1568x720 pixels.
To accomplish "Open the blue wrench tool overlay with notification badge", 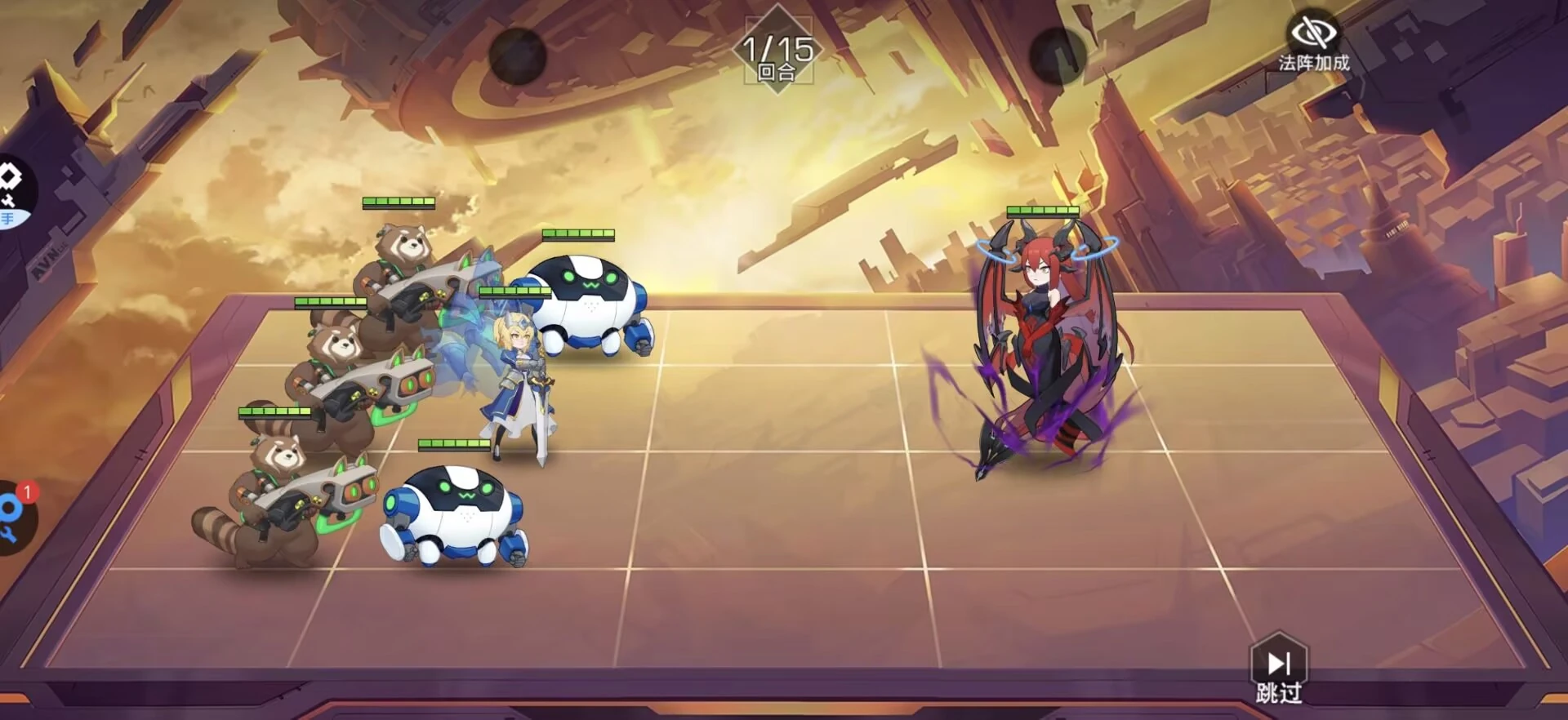I will (15, 518).
